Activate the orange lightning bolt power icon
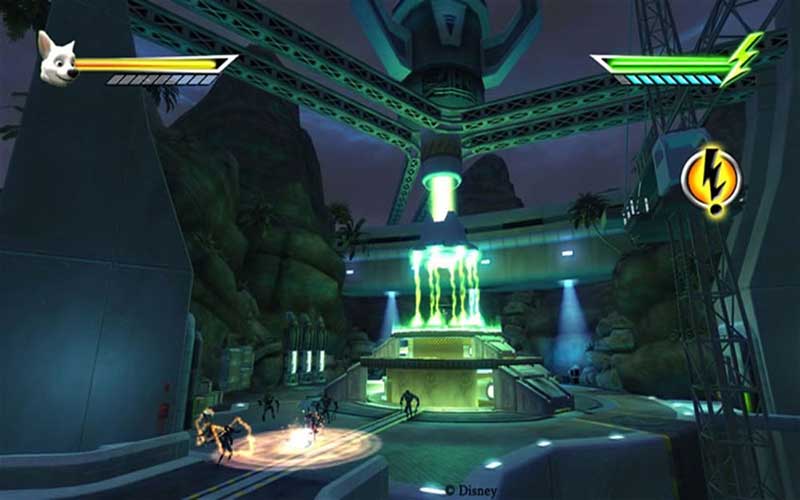The width and height of the screenshot is (800, 500). coord(709,178)
